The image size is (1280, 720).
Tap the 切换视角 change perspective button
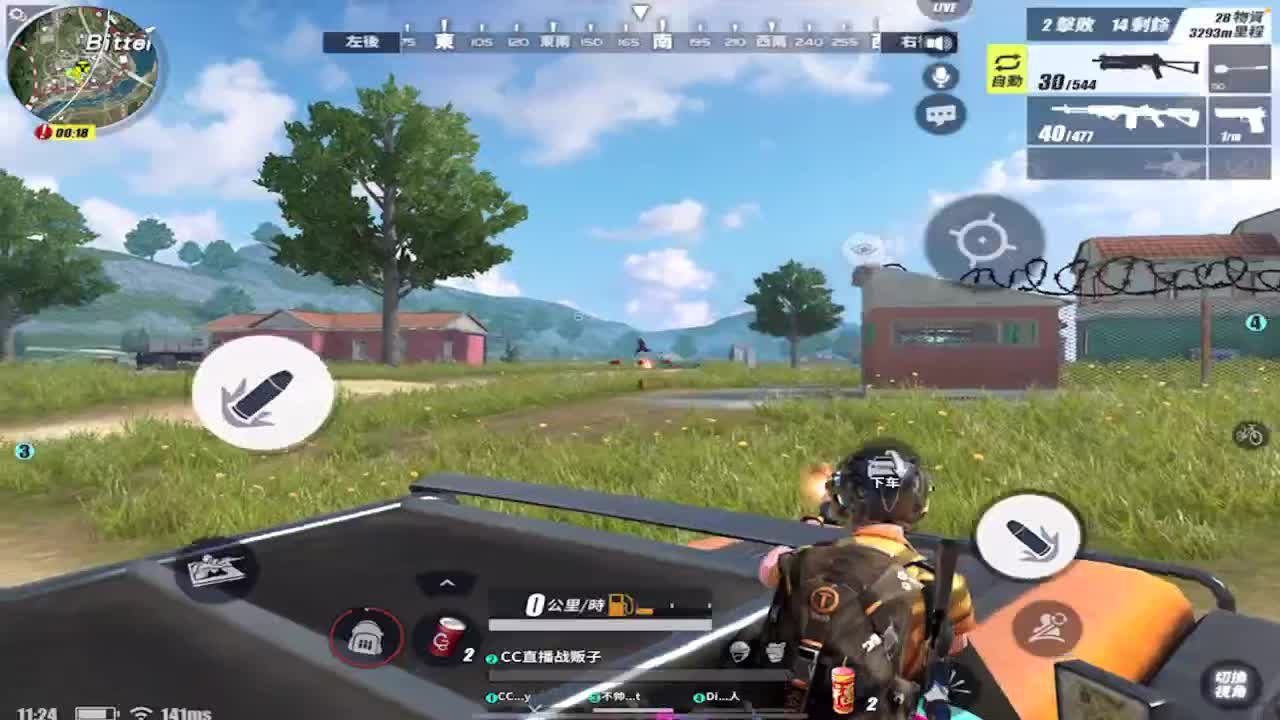tap(1233, 685)
